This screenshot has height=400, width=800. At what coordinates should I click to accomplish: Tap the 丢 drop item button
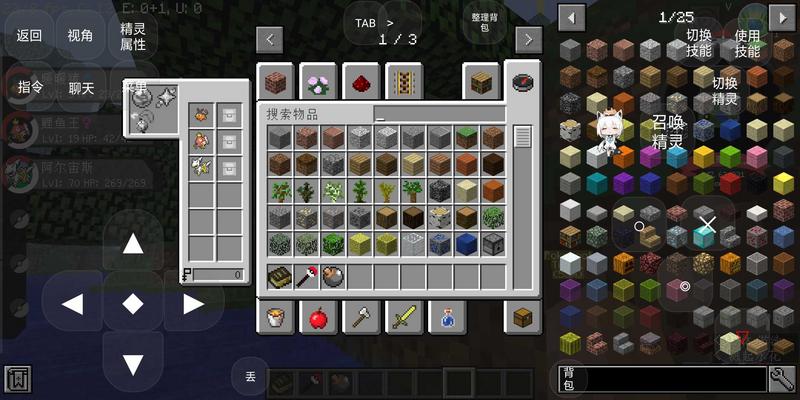[249, 376]
